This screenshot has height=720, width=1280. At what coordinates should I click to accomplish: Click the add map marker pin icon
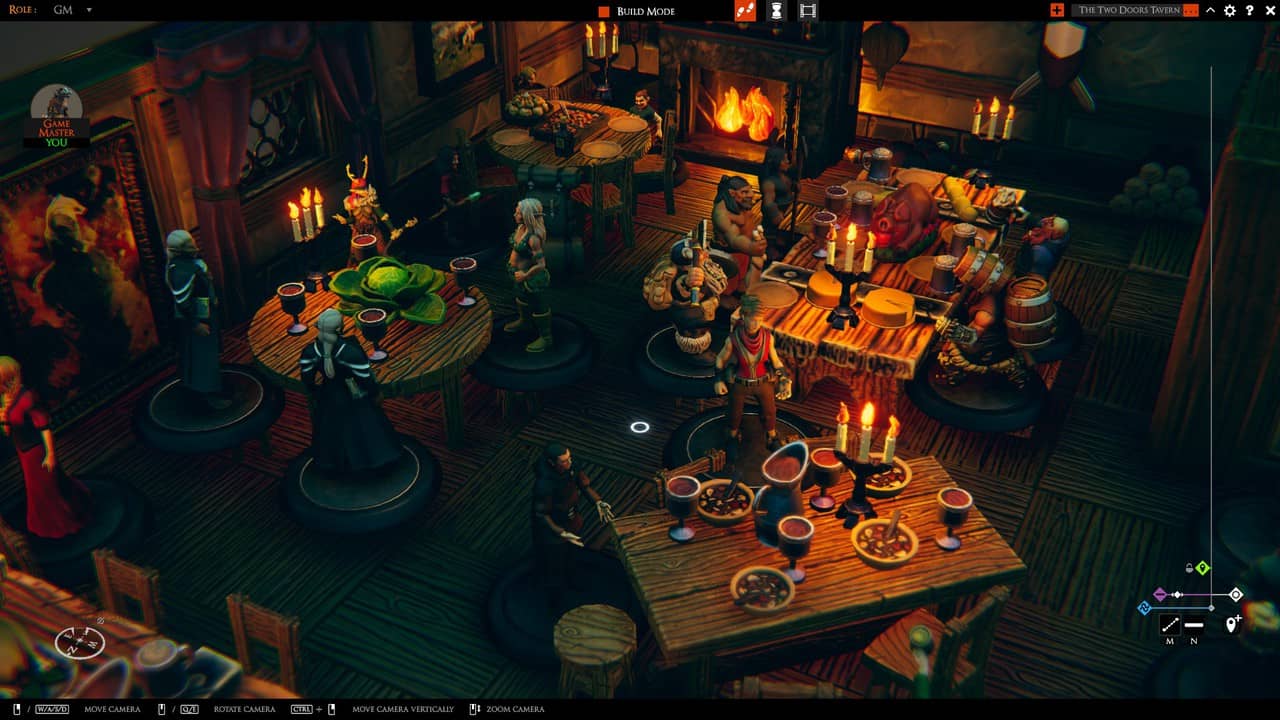click(x=1232, y=623)
